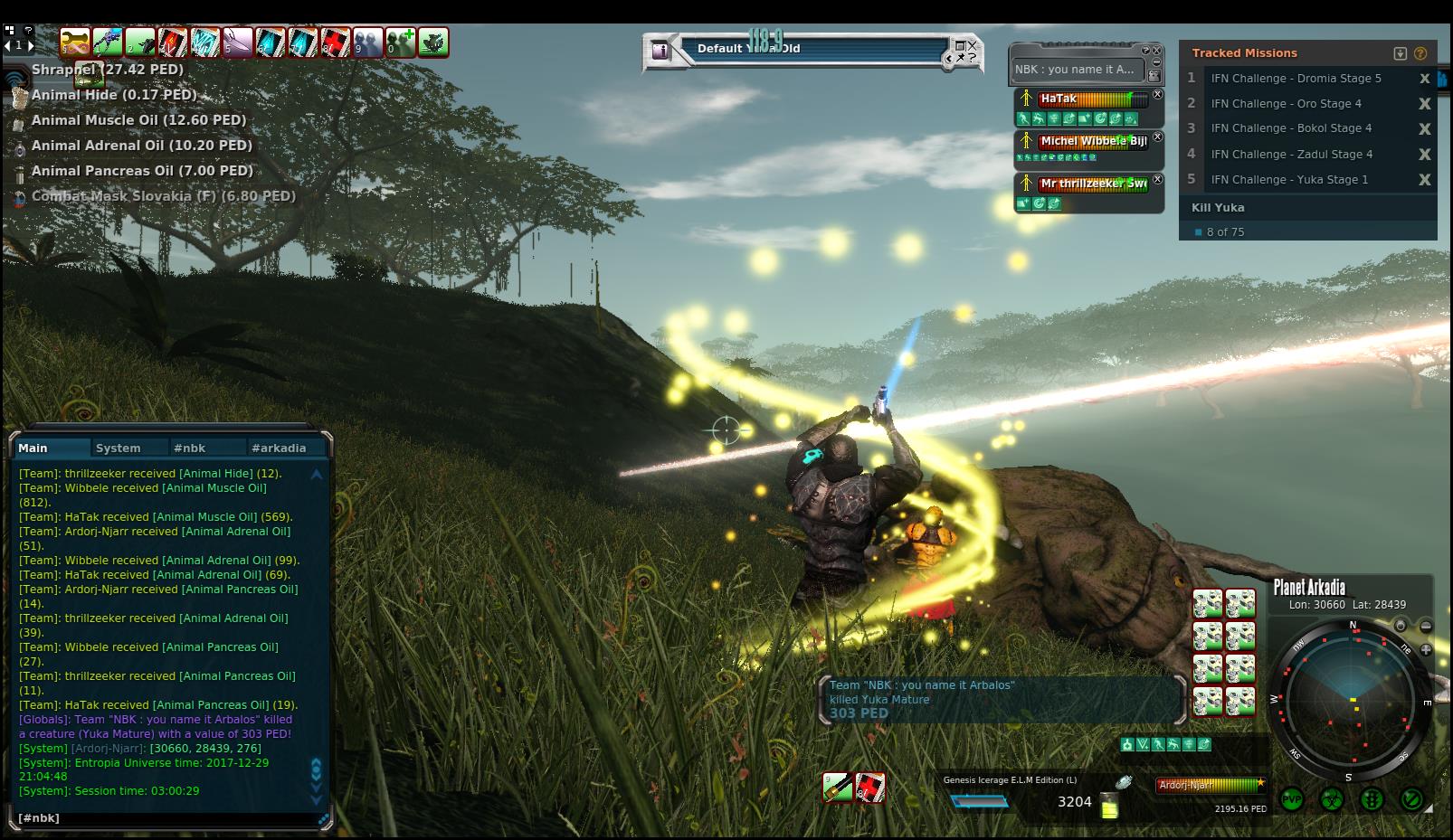Toggle the PVP indicator button
This screenshot has height=840, width=1453.
[x=1291, y=799]
